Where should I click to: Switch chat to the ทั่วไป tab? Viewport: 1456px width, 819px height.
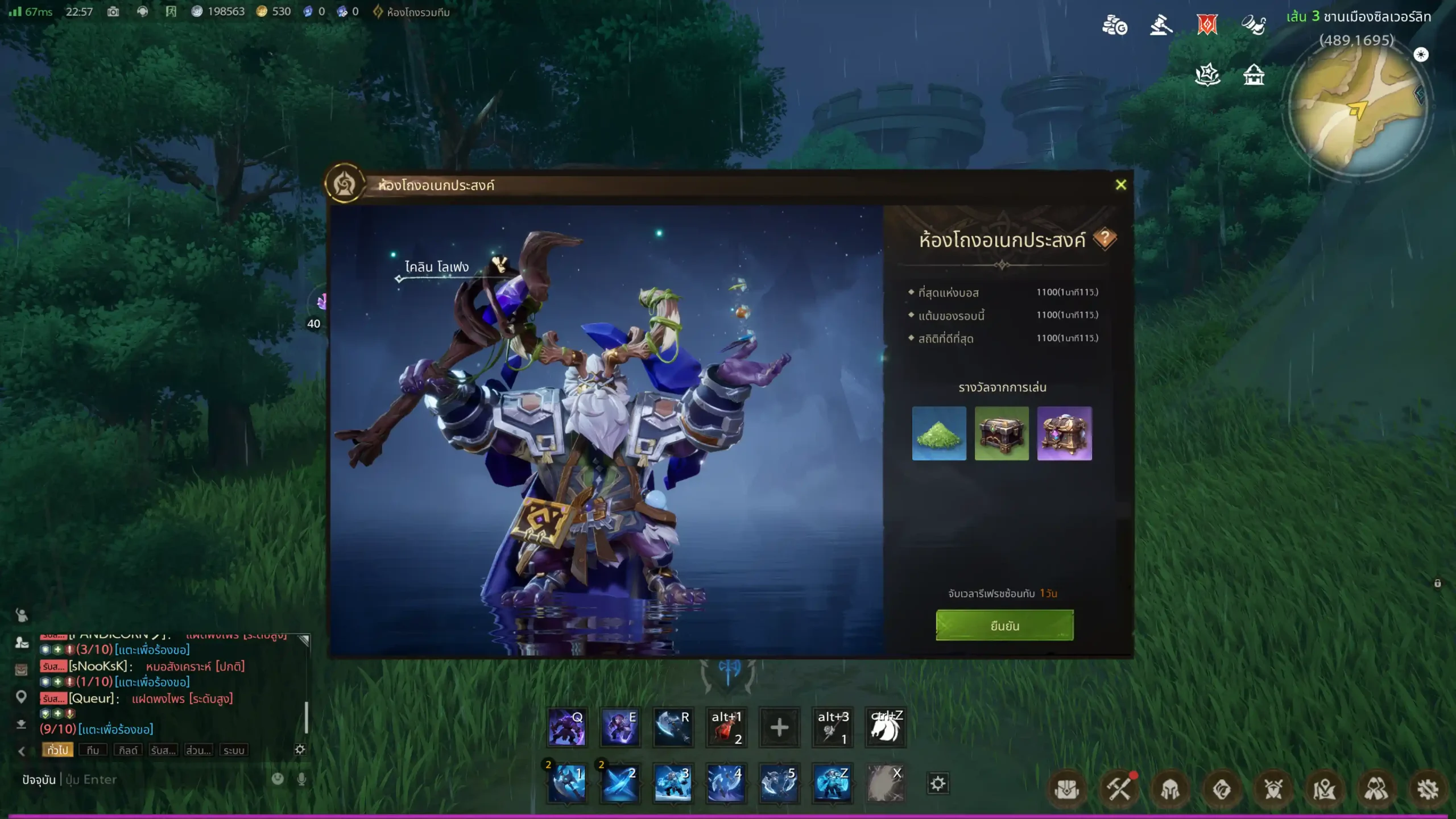57,750
